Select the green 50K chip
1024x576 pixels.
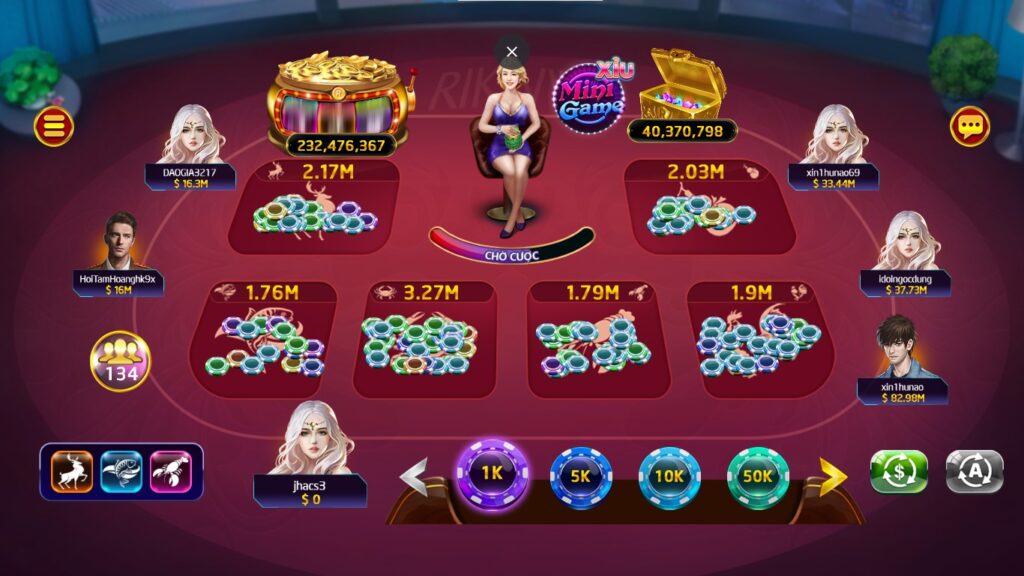pyautogui.click(x=757, y=477)
